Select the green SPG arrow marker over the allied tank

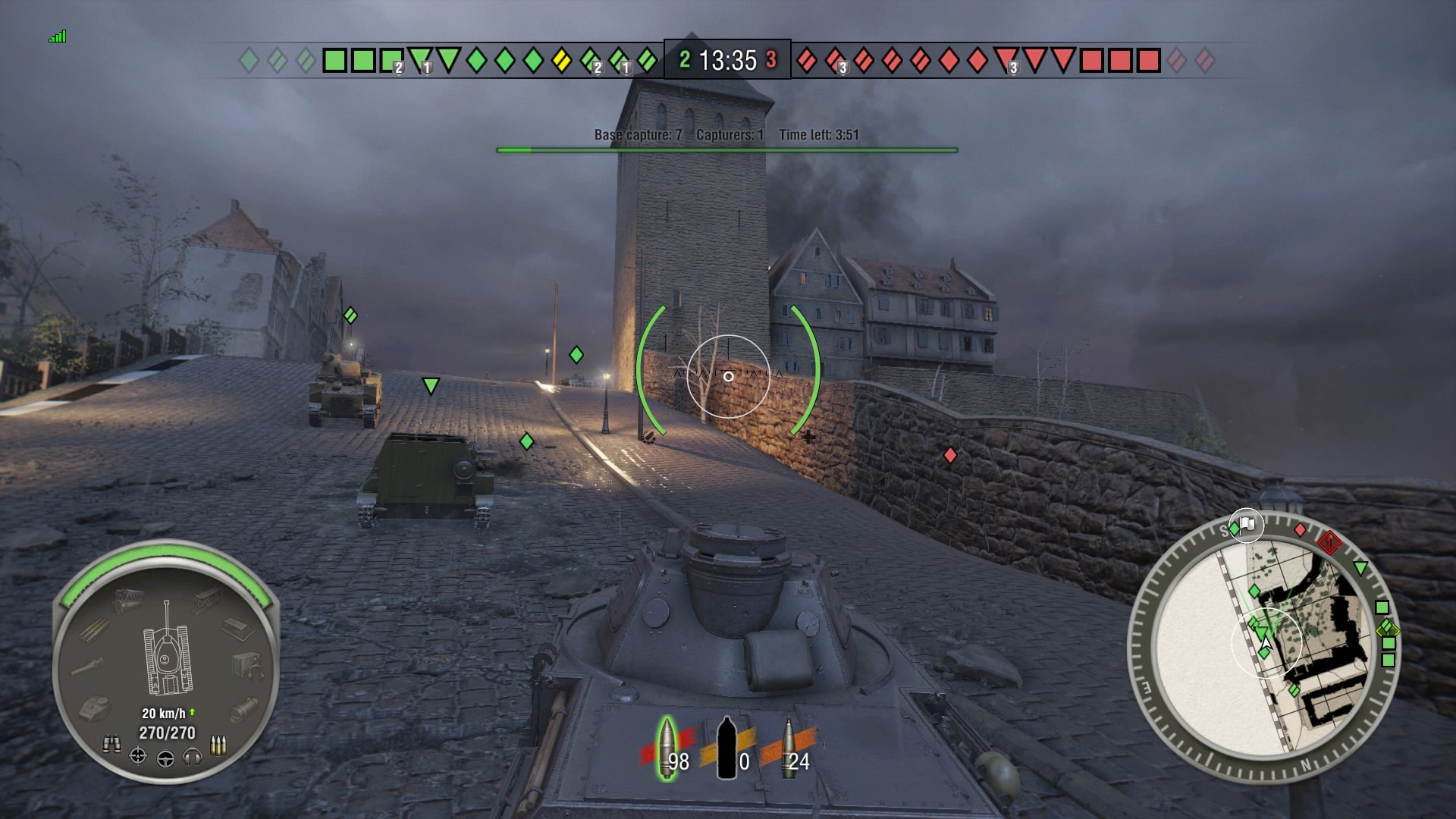pos(431,388)
